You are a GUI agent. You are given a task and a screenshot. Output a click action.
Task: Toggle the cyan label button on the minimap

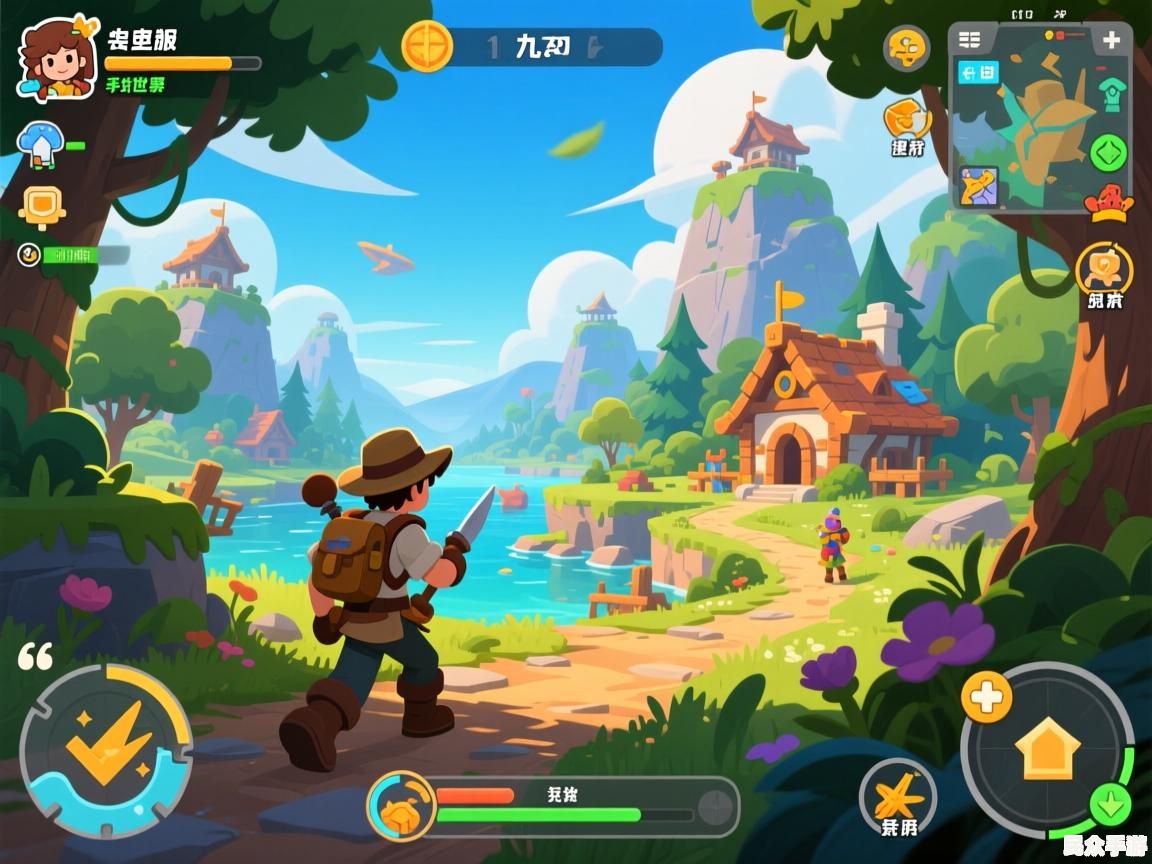977,72
